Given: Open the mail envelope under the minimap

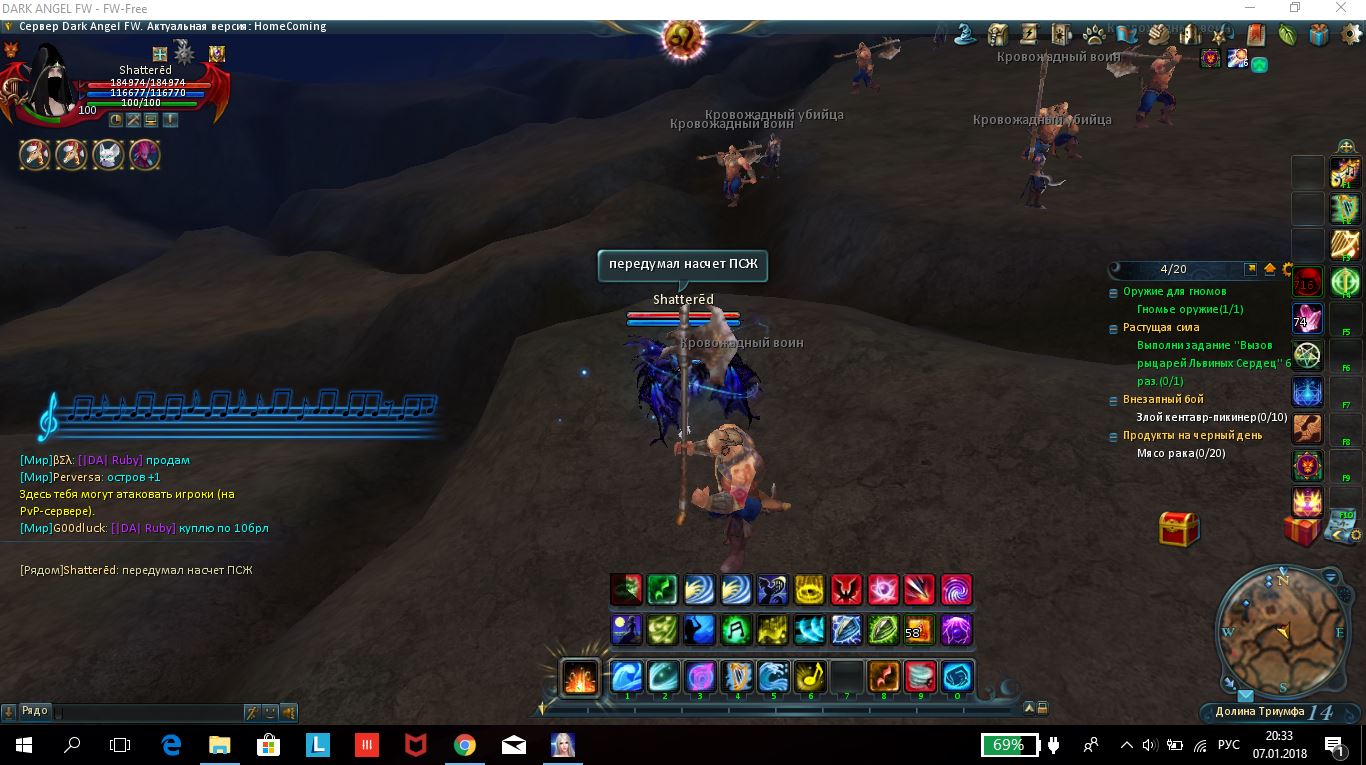Looking at the screenshot, I should (x=1245, y=696).
